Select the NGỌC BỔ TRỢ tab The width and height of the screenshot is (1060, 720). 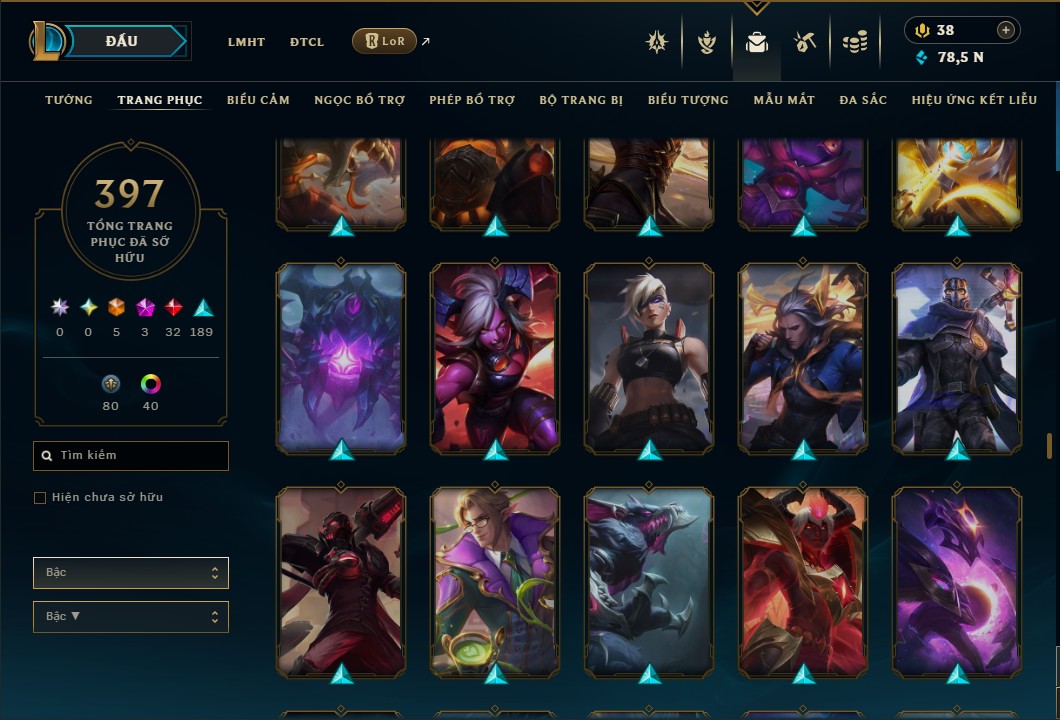point(359,100)
